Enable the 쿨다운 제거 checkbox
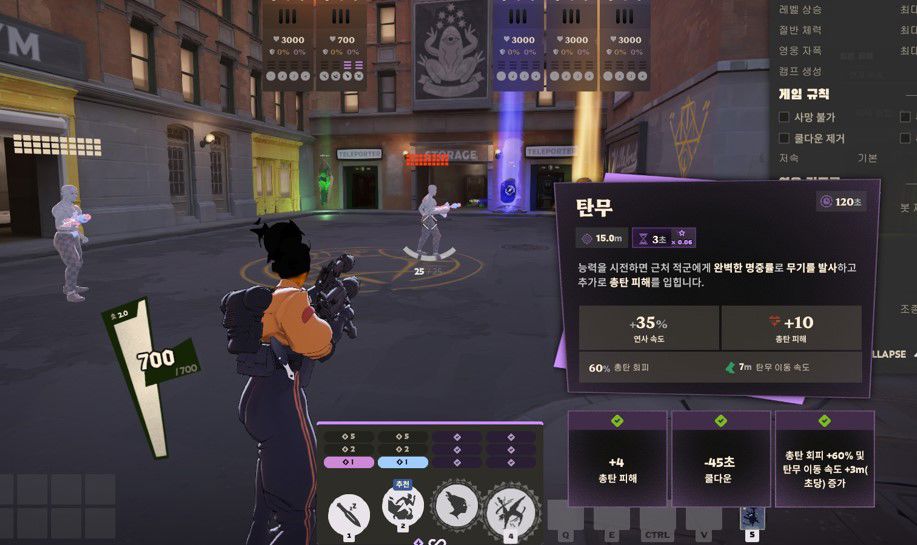The width and height of the screenshot is (917, 545). 785,139
